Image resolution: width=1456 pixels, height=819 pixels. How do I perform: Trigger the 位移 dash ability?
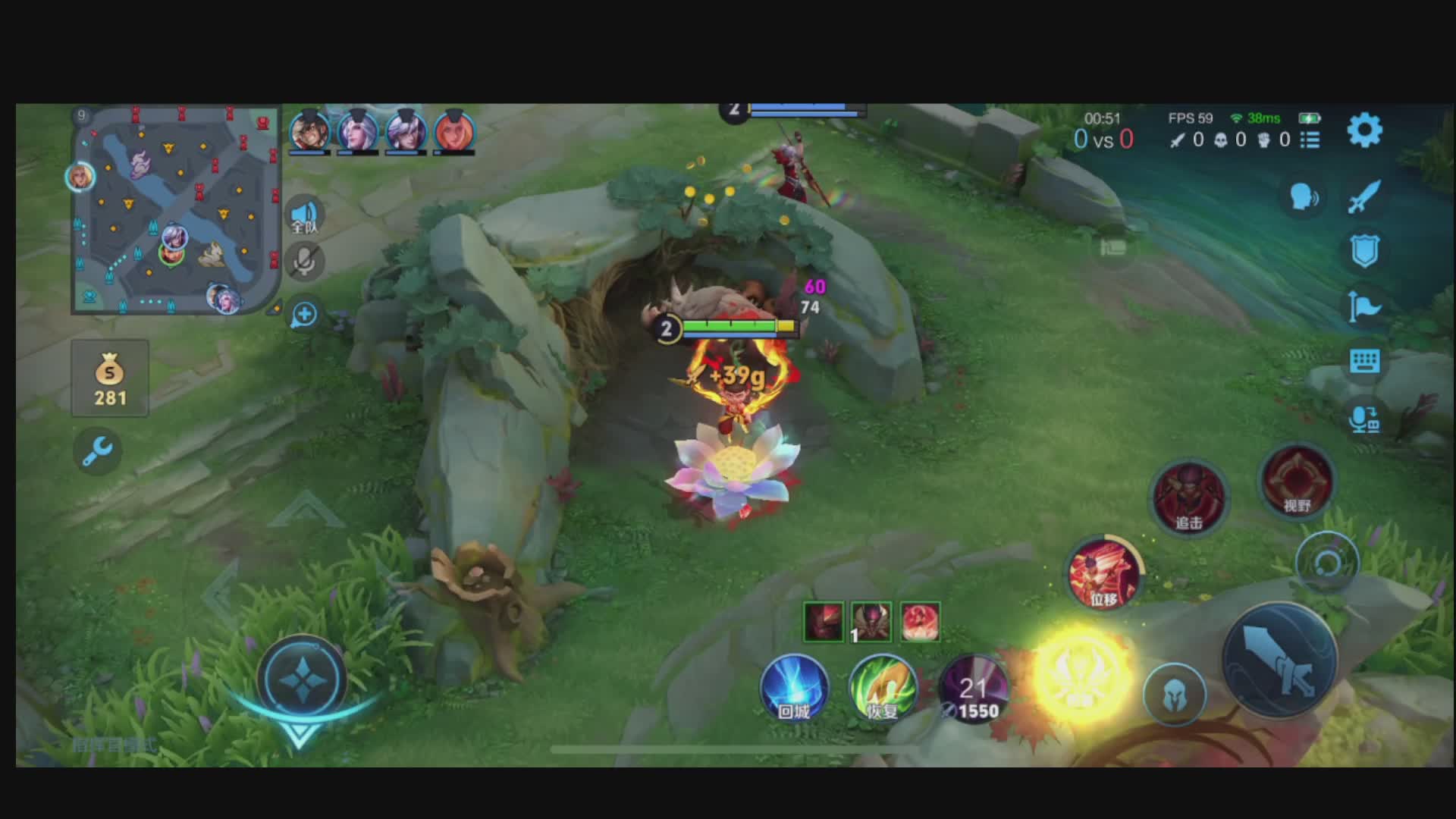pyautogui.click(x=1103, y=574)
